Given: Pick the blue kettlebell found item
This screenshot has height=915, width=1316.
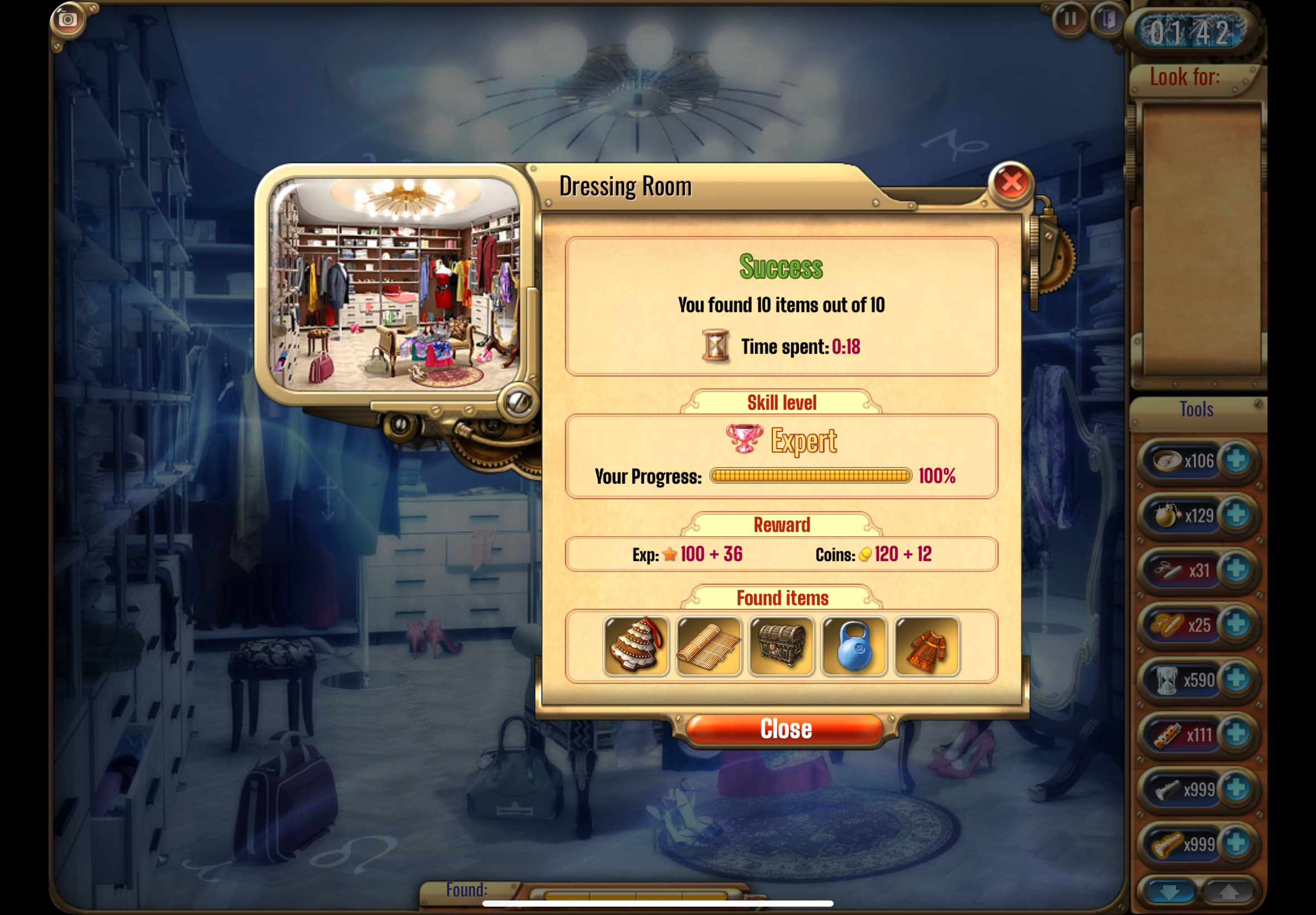Looking at the screenshot, I should point(854,646).
